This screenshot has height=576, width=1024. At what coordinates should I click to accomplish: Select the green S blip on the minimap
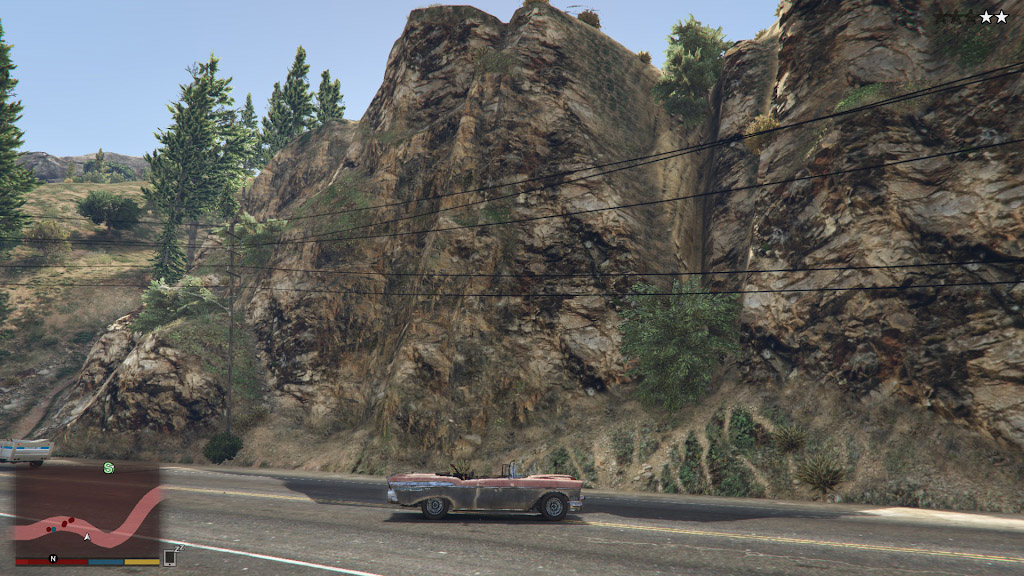click(x=108, y=467)
